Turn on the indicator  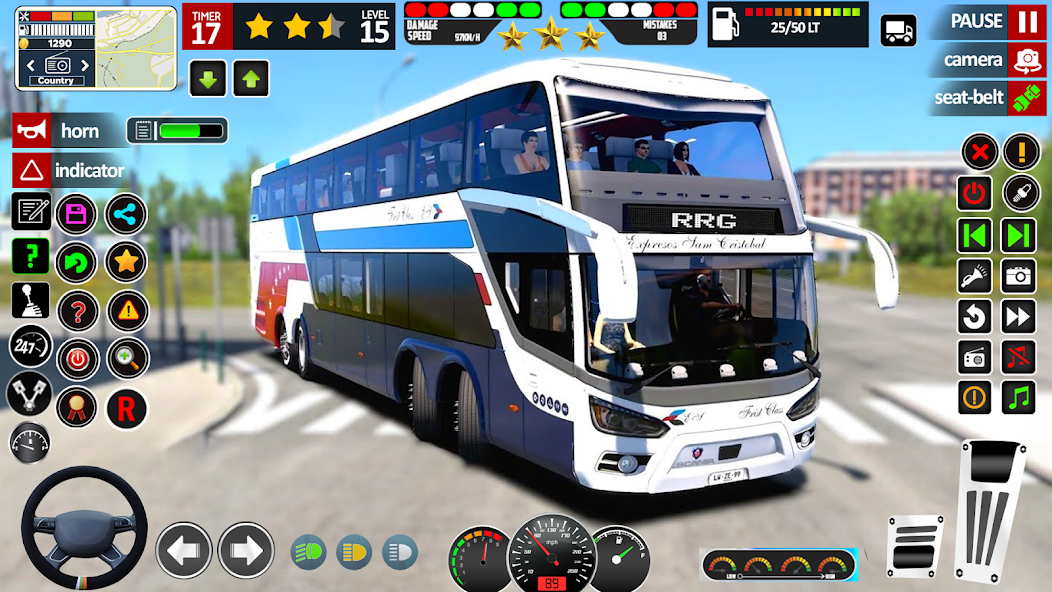[32, 170]
